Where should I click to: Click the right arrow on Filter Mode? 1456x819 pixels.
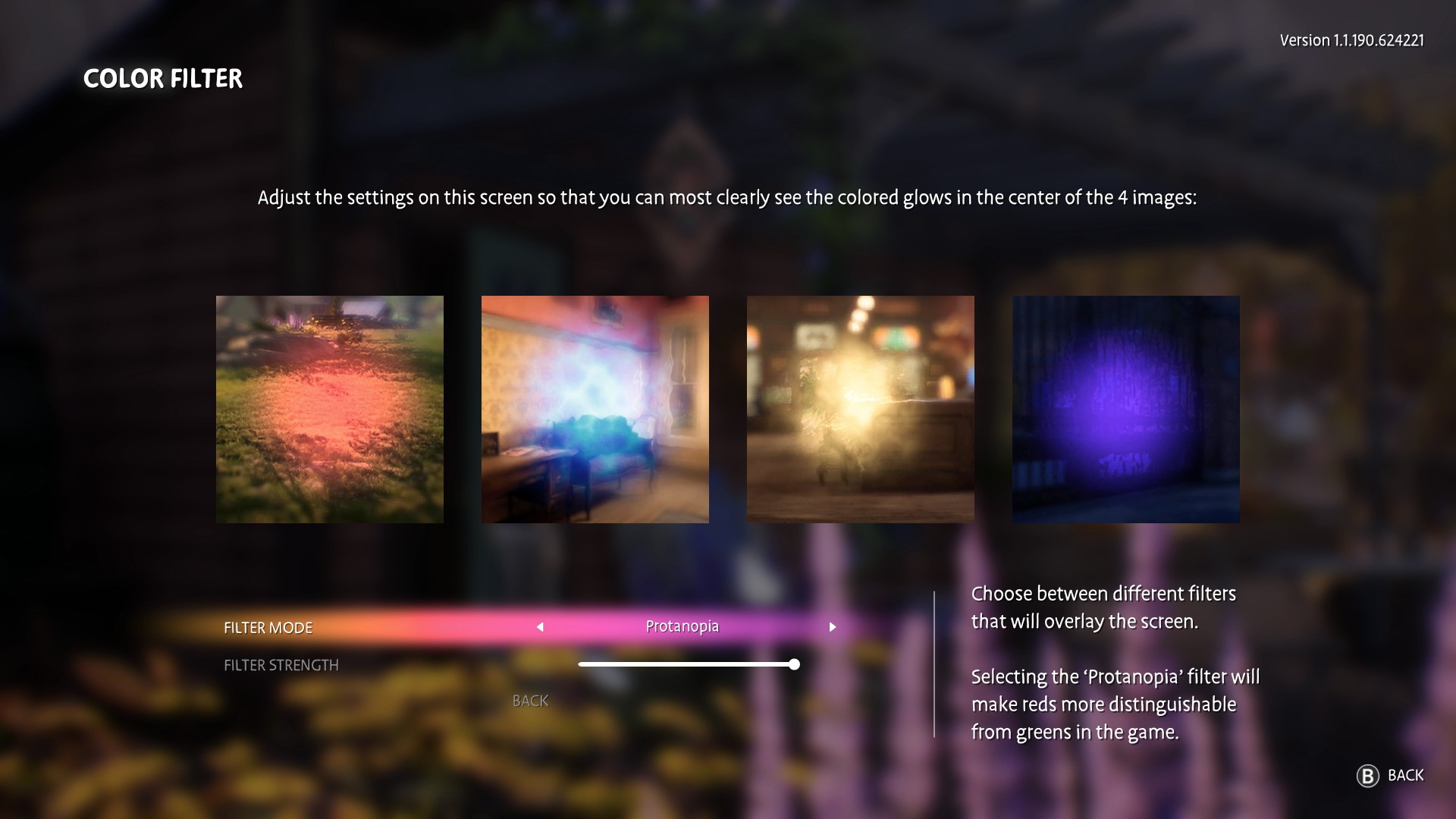833,627
